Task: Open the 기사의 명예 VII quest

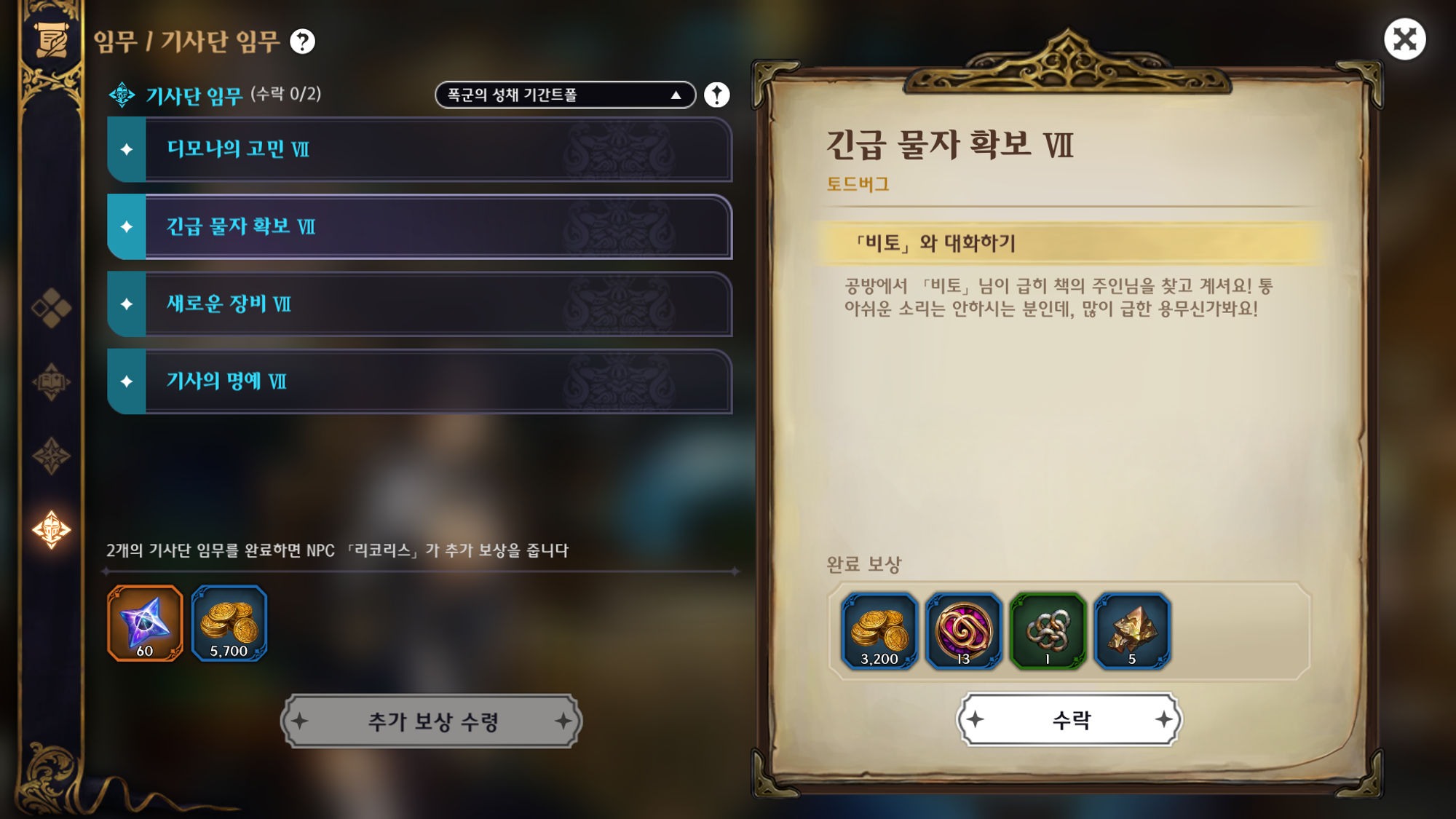Action: point(420,381)
